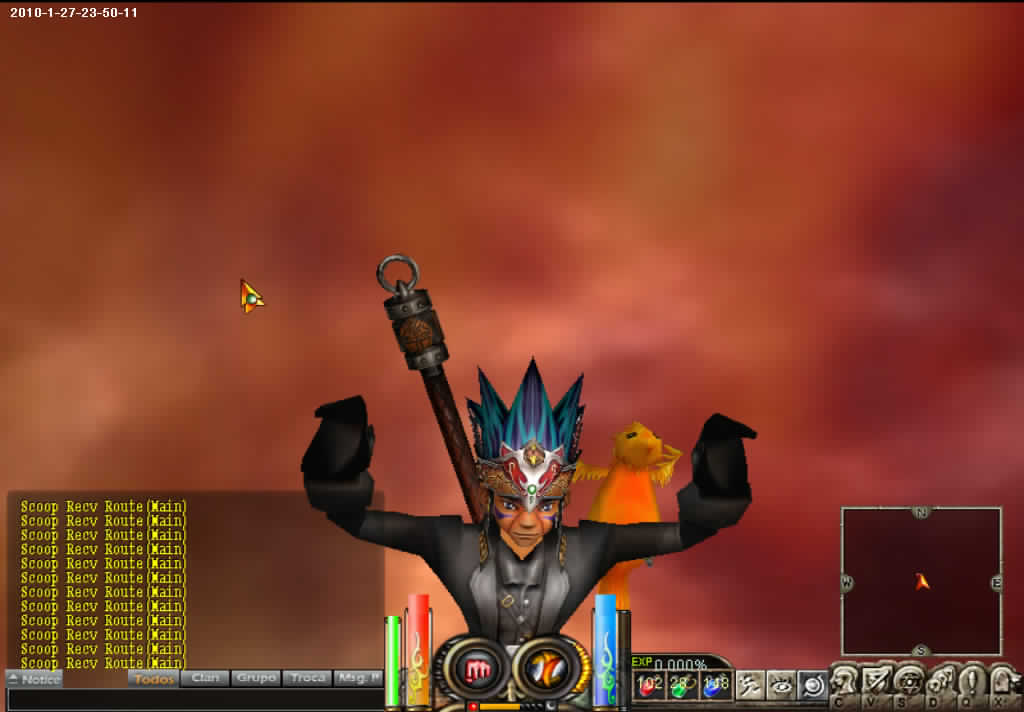Viewport: 1024px width, 712px height.
Task: Toggle the Notice panel button
Action: coord(34,679)
